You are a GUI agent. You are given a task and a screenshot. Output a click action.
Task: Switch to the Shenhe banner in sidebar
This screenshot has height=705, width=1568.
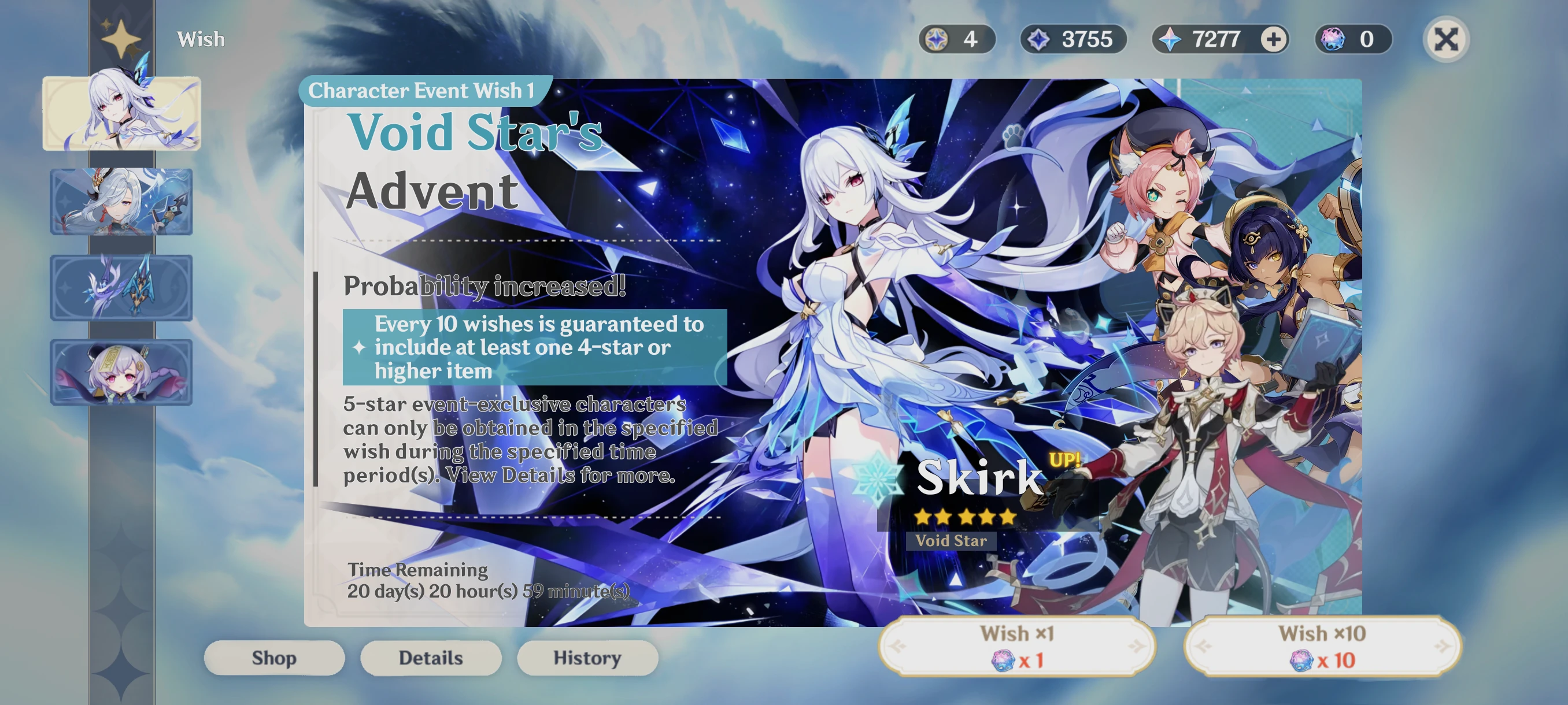pyautogui.click(x=122, y=203)
